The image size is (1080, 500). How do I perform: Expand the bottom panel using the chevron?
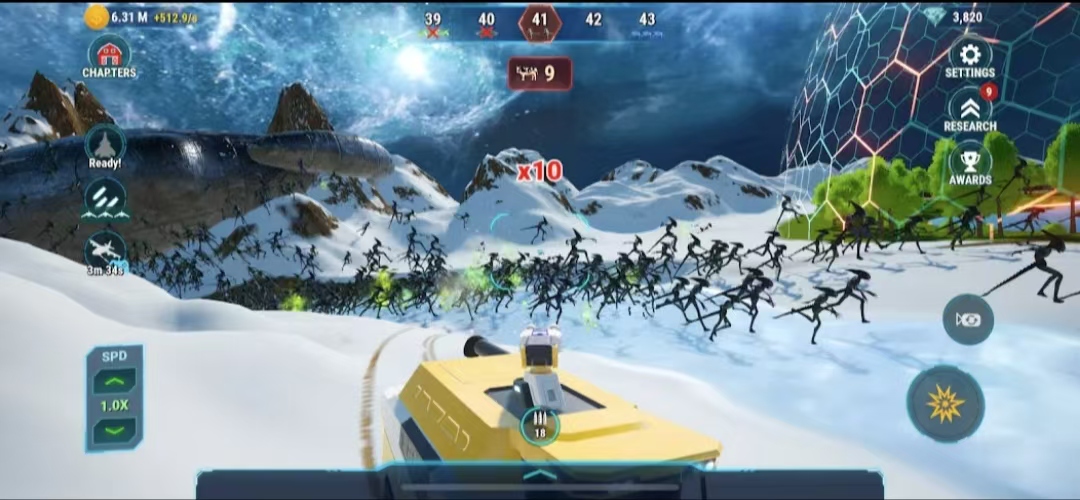(539, 475)
